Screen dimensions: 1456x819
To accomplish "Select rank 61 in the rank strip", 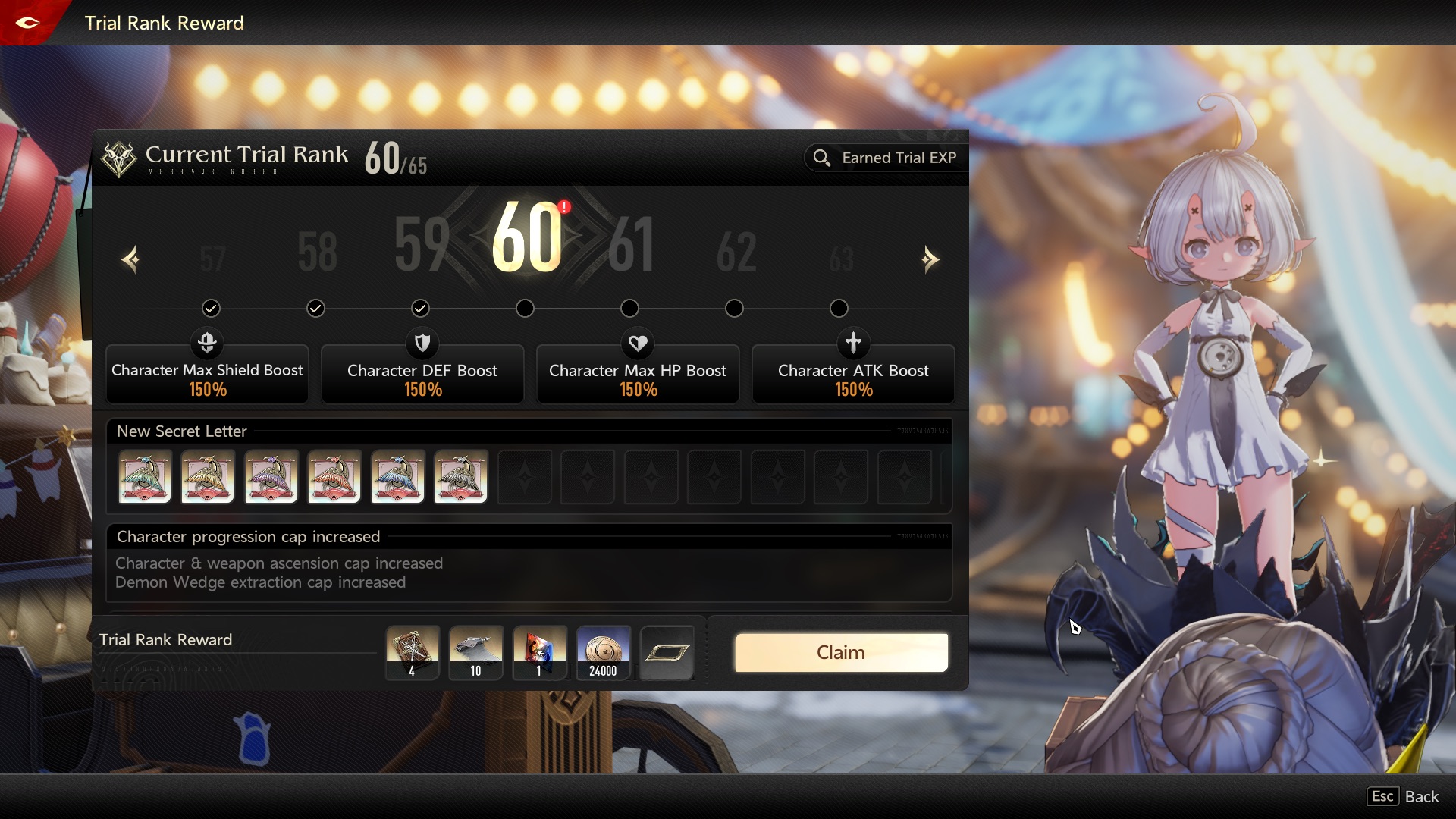I will 631,244.
